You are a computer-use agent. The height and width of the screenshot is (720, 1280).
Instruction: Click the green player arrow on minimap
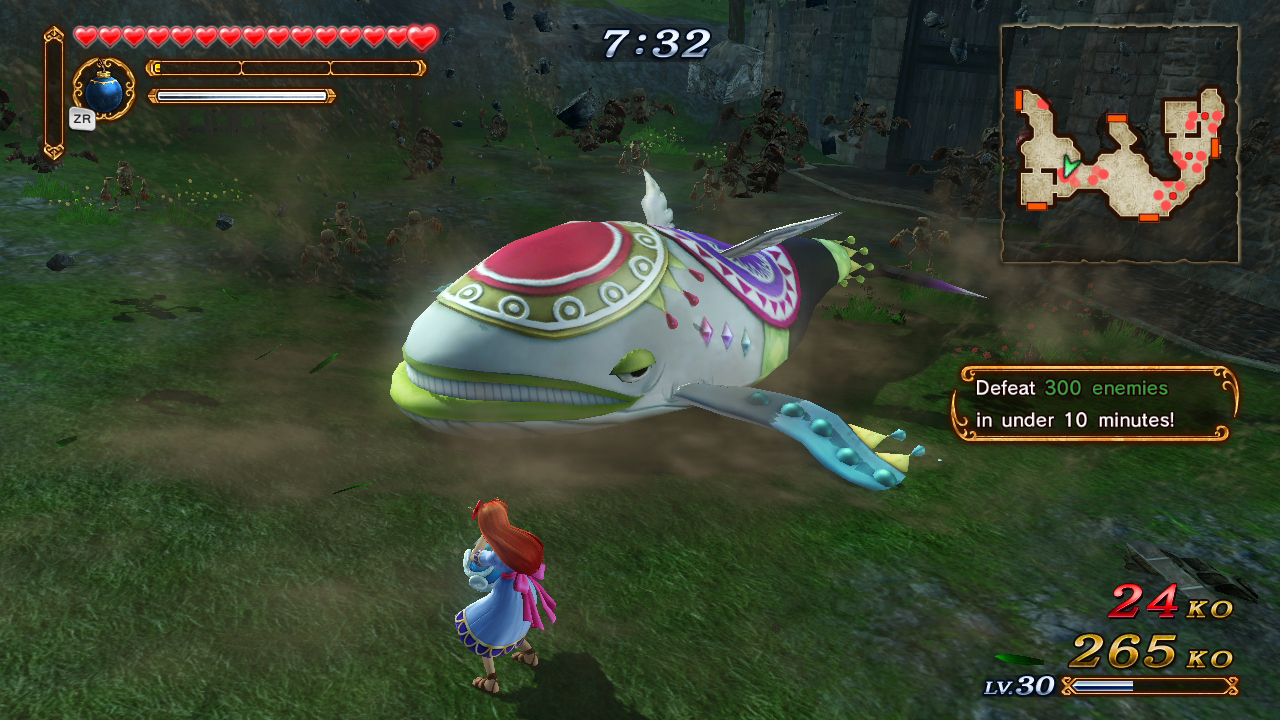[1070, 166]
